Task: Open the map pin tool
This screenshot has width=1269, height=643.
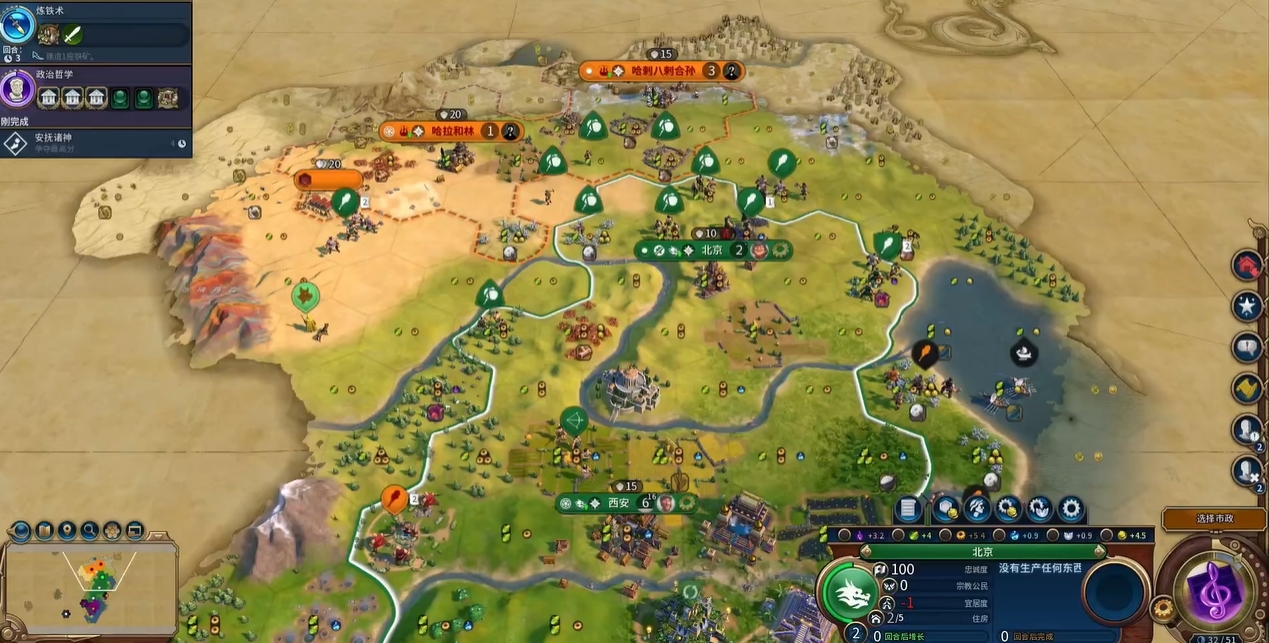Action: coord(67,530)
